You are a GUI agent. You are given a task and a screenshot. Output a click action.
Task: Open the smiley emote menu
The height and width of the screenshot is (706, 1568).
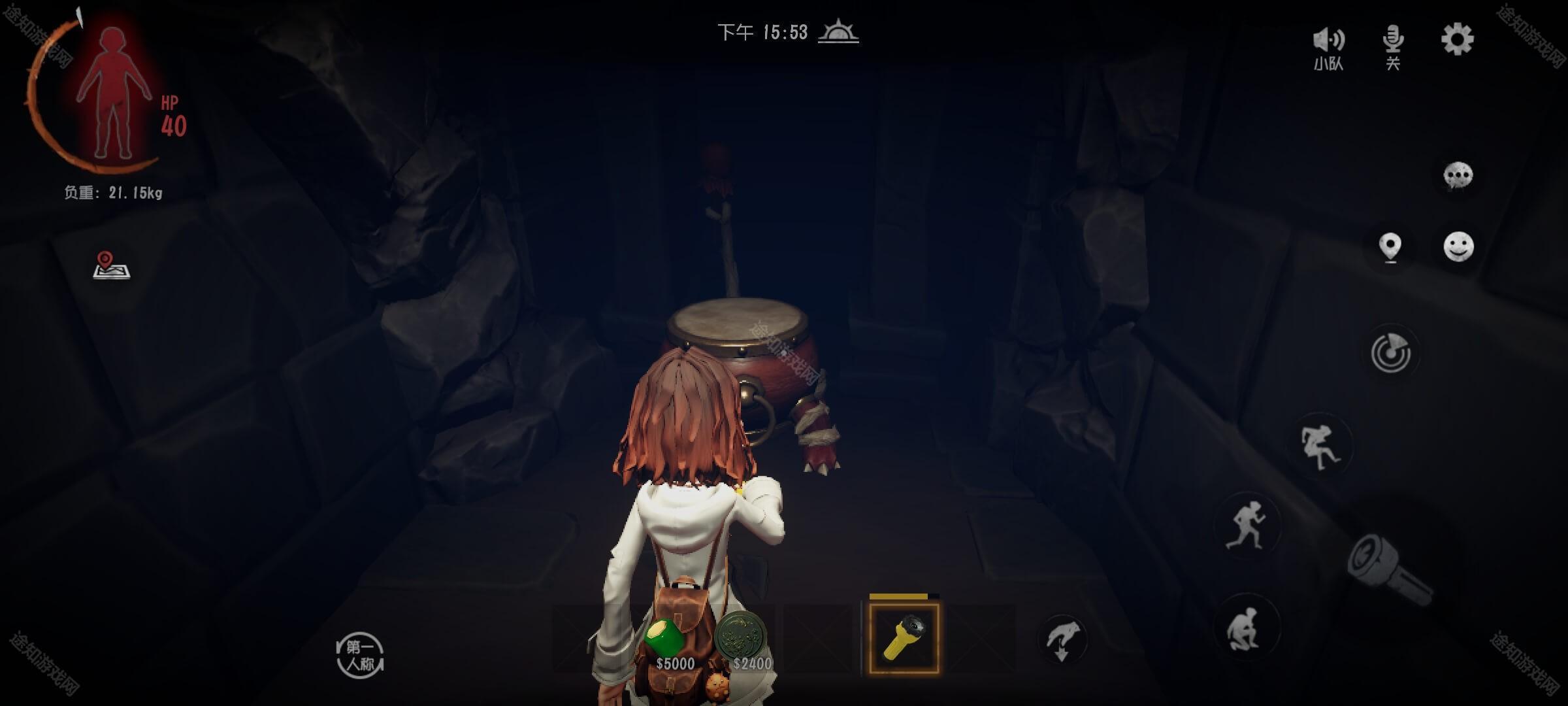[1458, 247]
